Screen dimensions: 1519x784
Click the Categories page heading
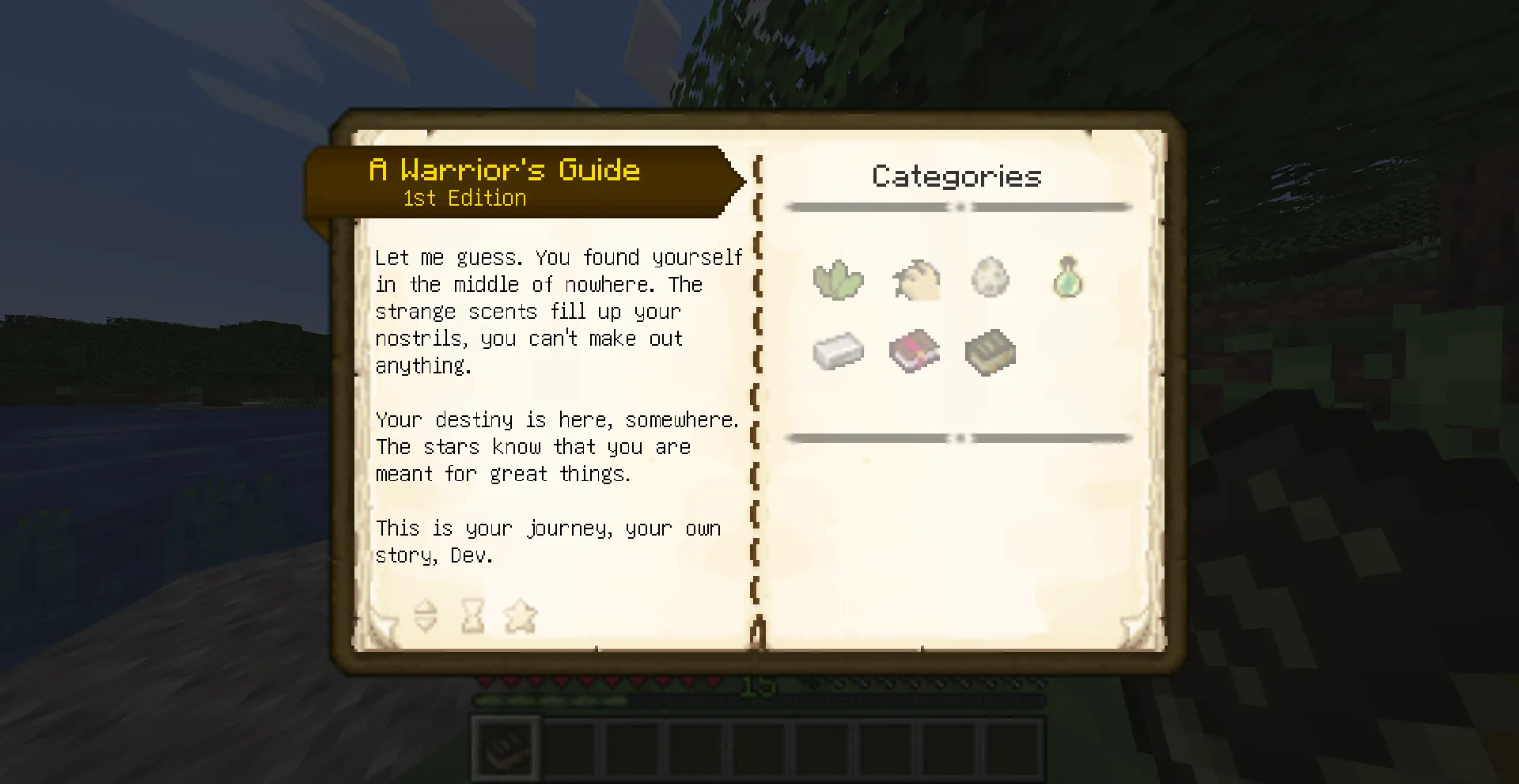(956, 176)
